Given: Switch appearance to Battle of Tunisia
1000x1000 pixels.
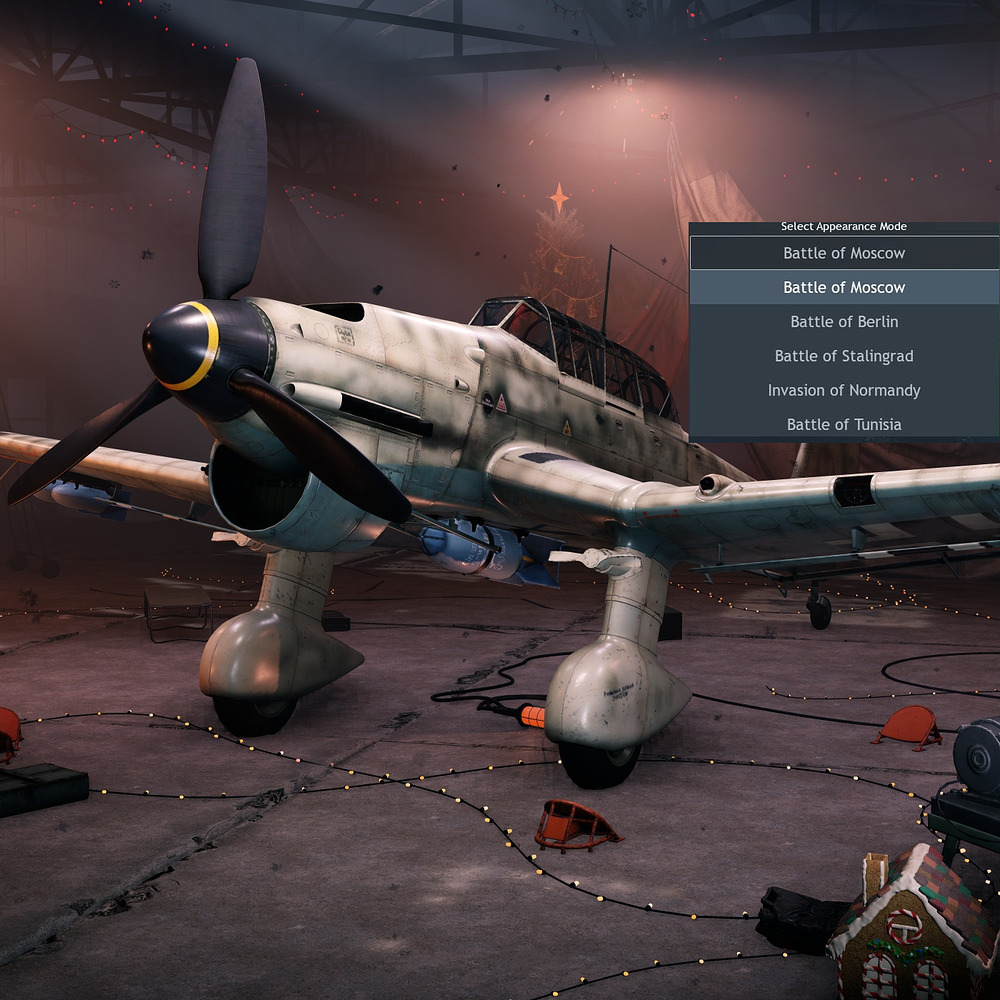Looking at the screenshot, I should coord(844,424).
